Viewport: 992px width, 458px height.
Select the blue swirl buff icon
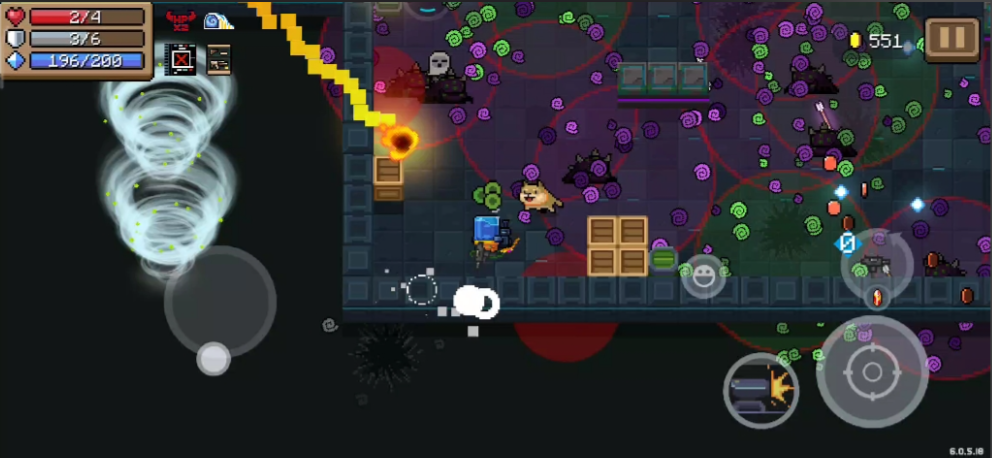217,19
